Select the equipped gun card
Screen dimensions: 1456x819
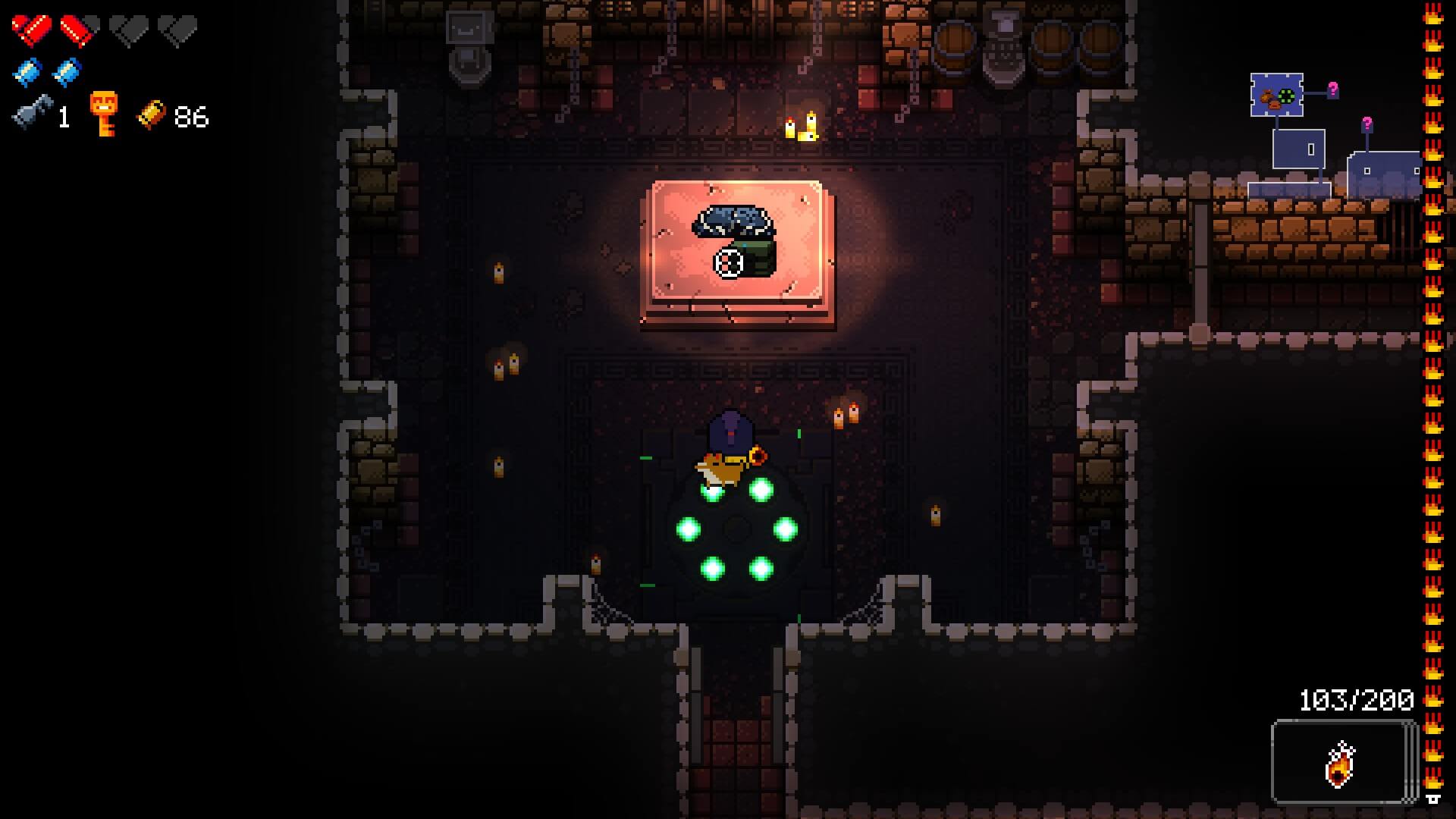(1342, 761)
